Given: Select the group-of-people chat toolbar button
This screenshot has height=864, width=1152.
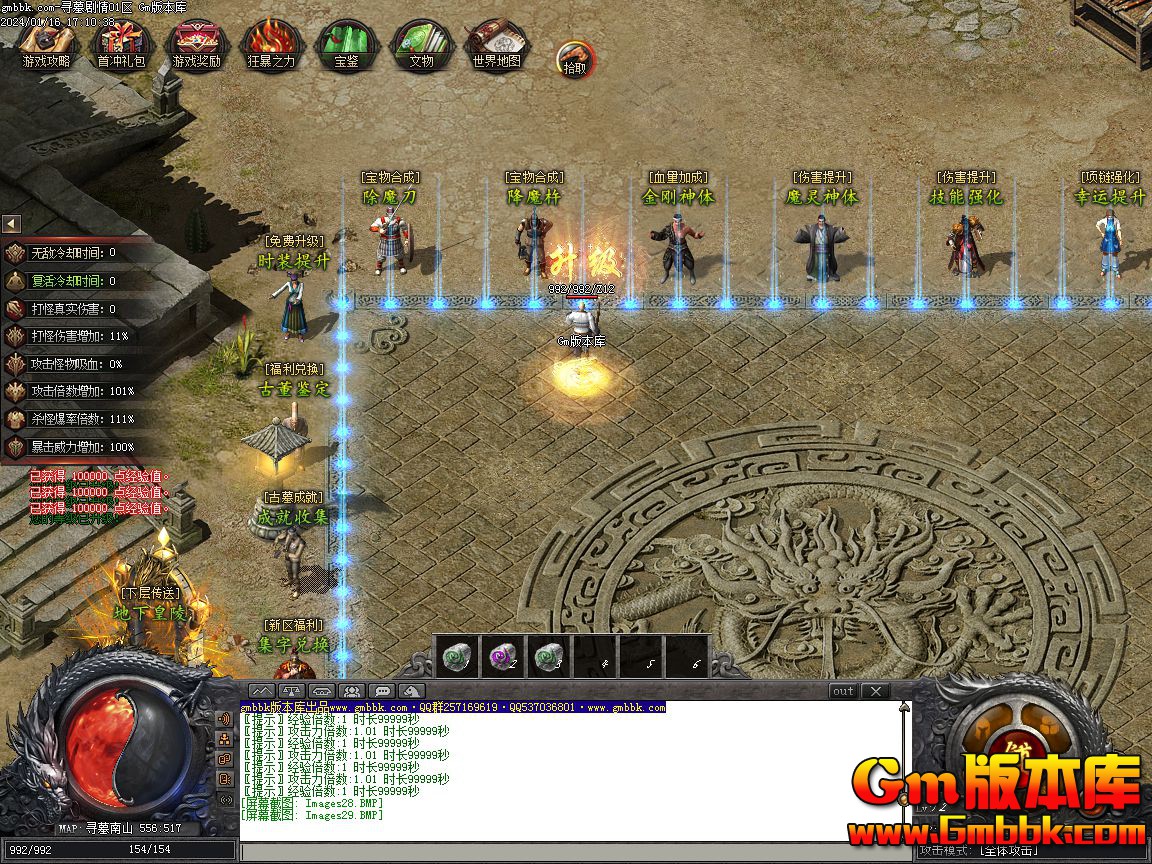Looking at the screenshot, I should 351,691.
